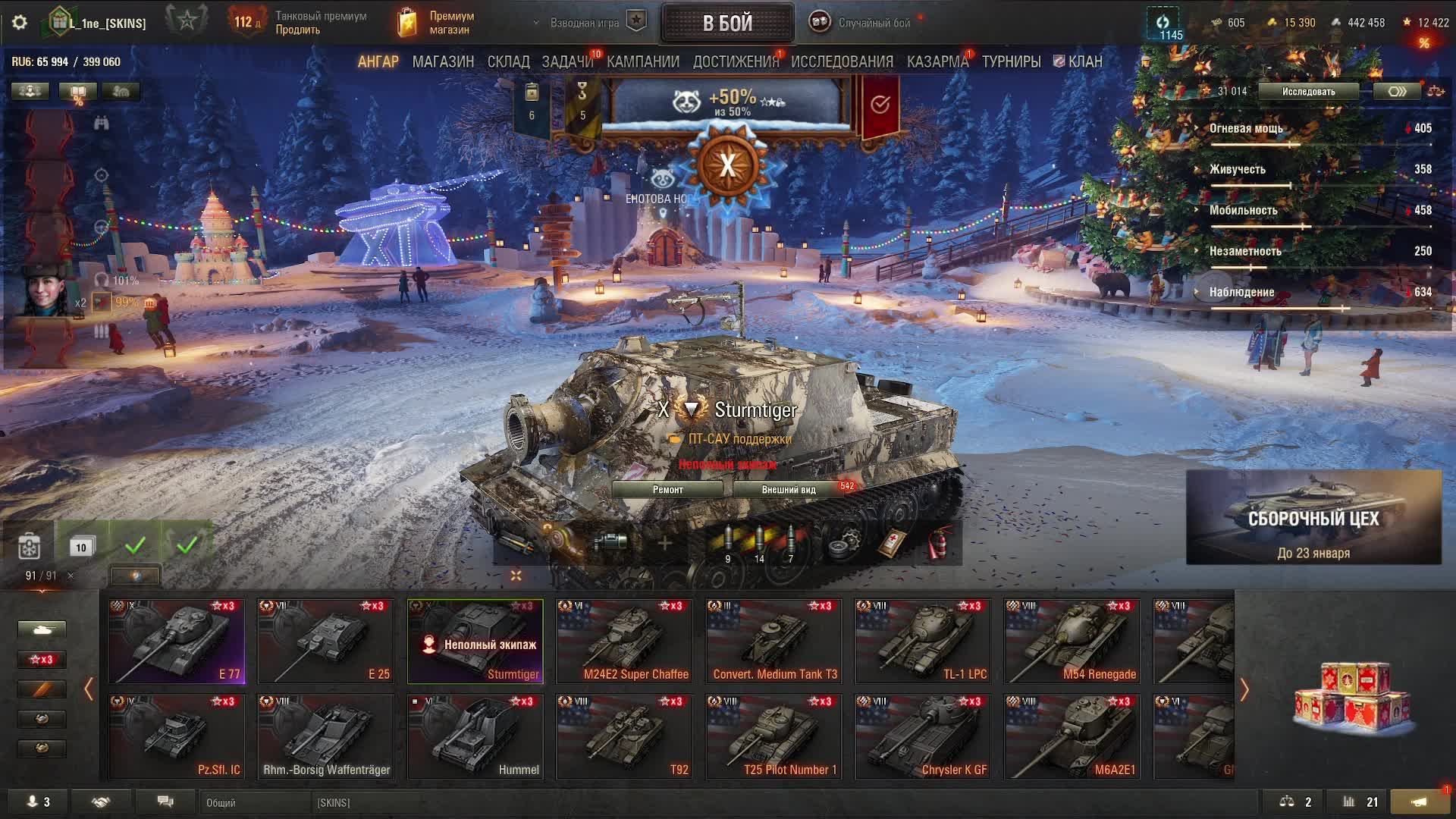The image size is (1456, 819).
Task: Click the Ремонт button
Action: tap(667, 490)
